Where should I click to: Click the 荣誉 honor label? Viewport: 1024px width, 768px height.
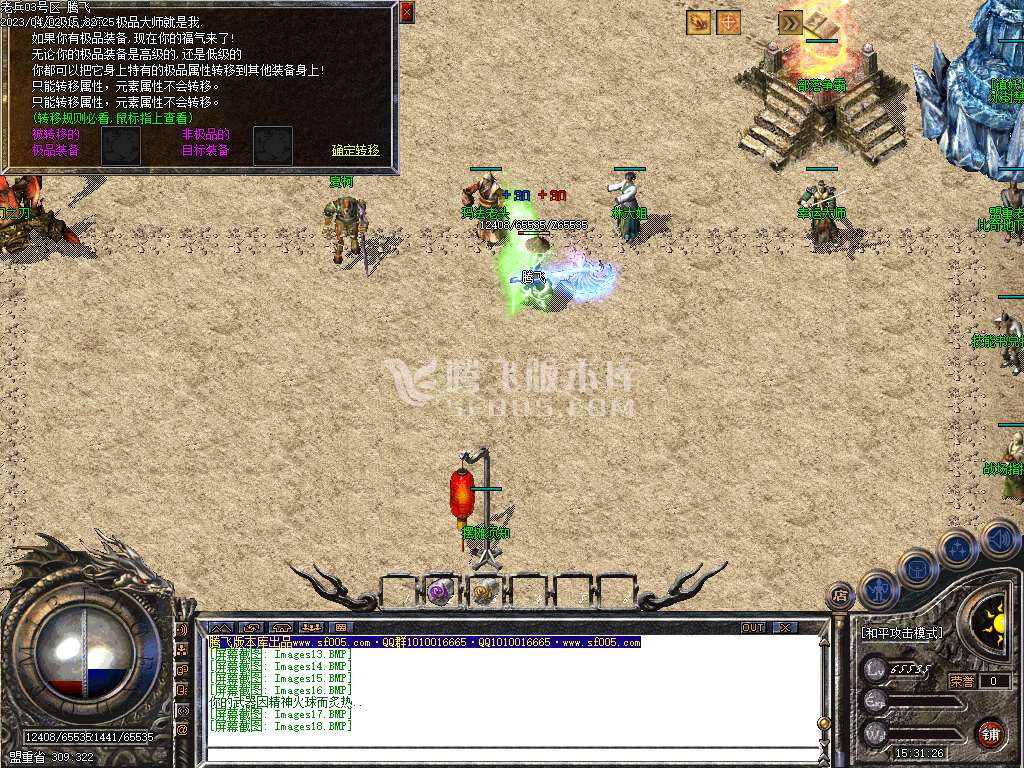click(962, 681)
